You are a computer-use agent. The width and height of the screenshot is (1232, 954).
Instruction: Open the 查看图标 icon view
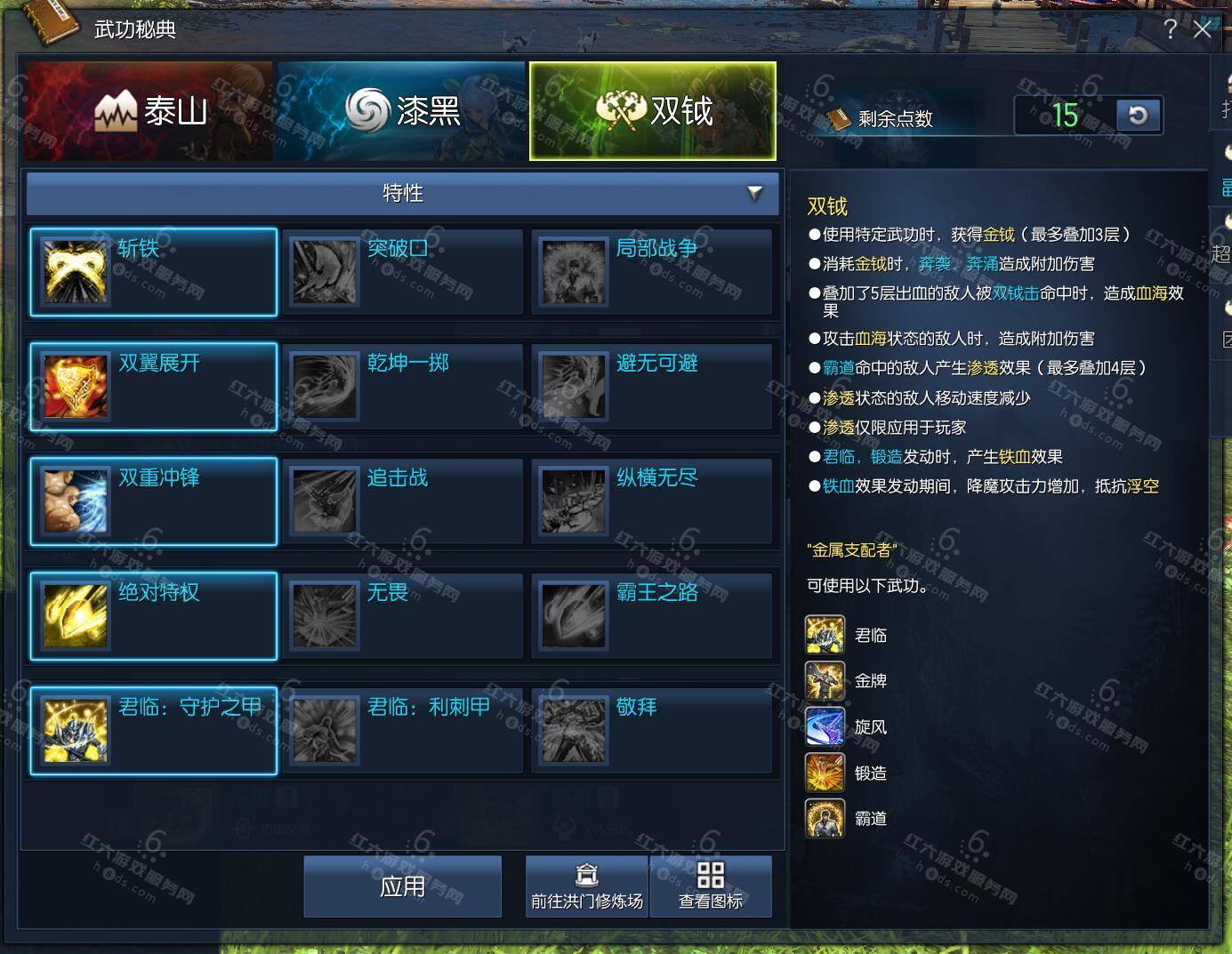(x=711, y=886)
